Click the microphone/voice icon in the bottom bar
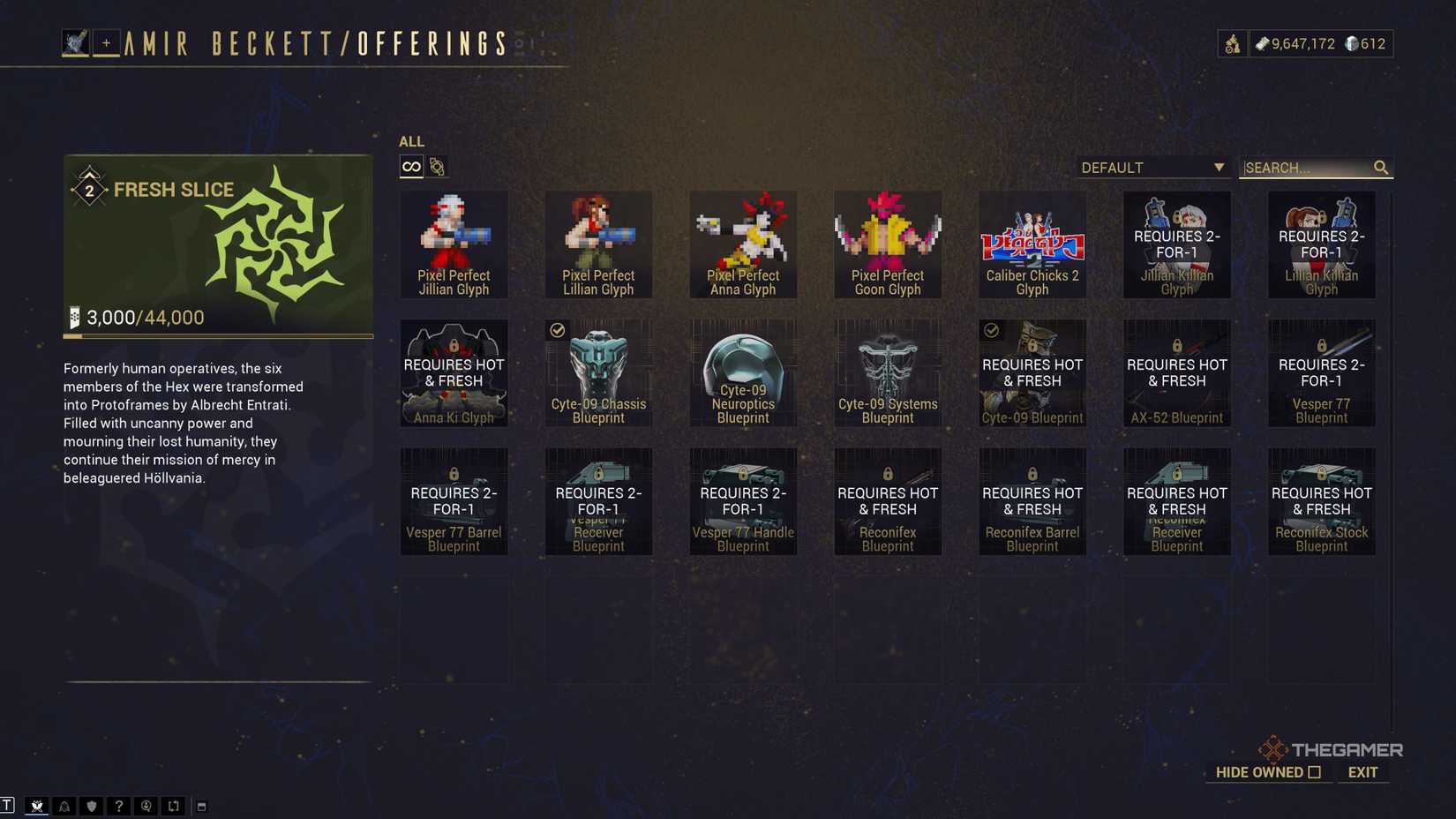The image size is (1456, 819). pos(146,805)
